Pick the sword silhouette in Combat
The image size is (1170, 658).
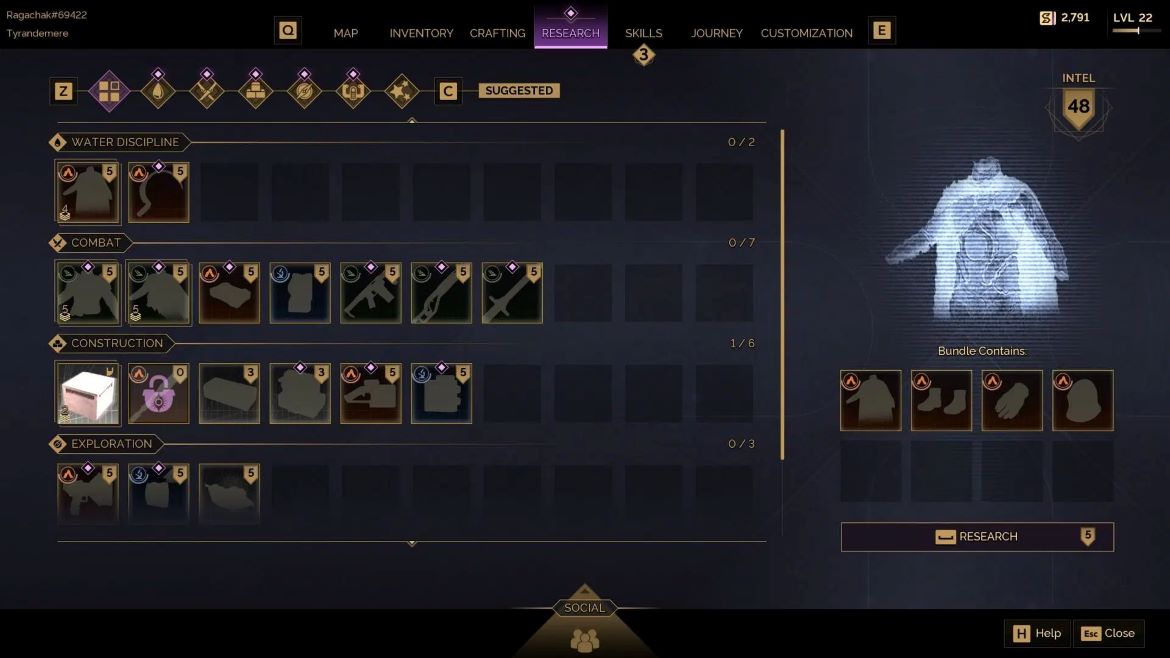pyautogui.click(x=512, y=294)
